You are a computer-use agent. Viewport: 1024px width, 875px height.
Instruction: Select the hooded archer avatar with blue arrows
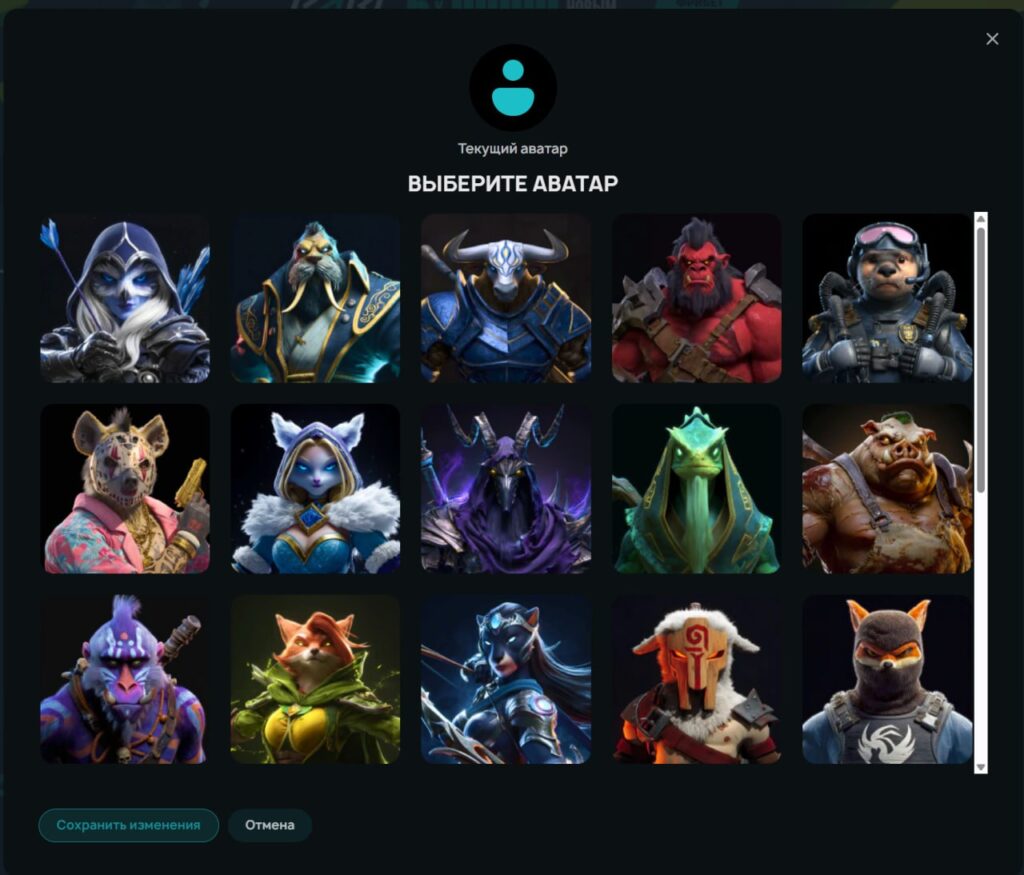[125, 298]
